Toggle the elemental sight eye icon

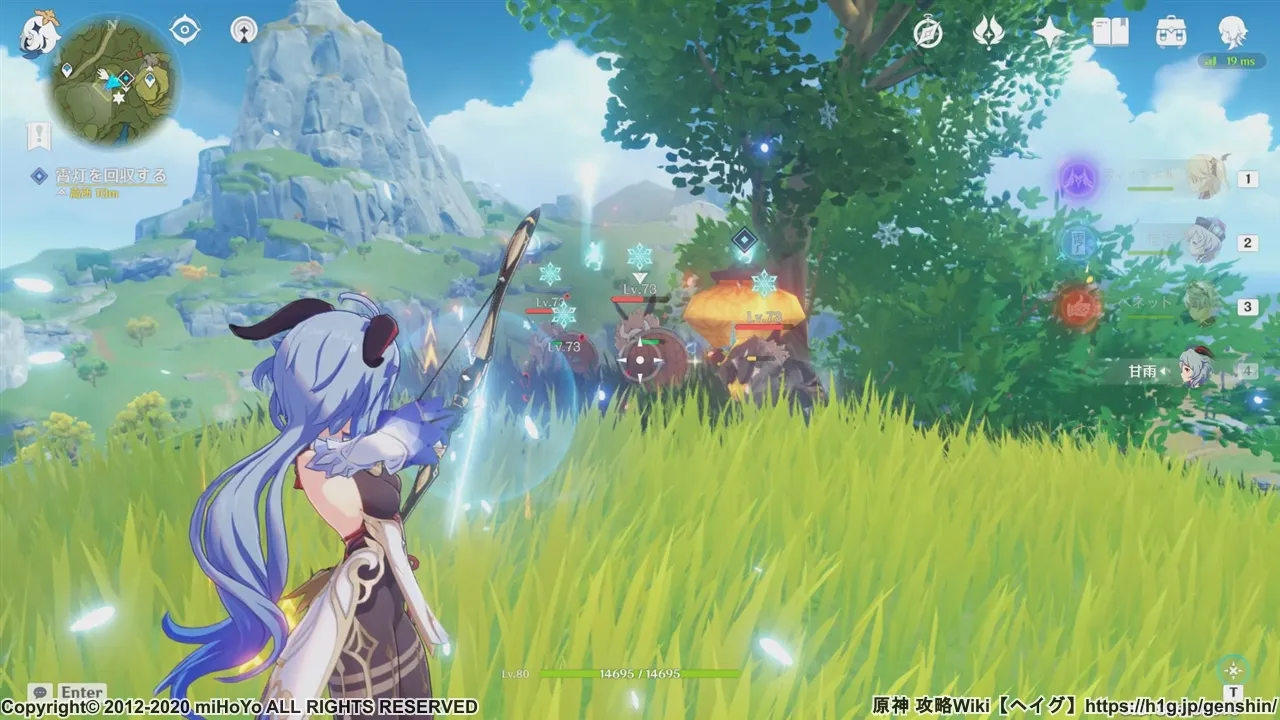185,30
